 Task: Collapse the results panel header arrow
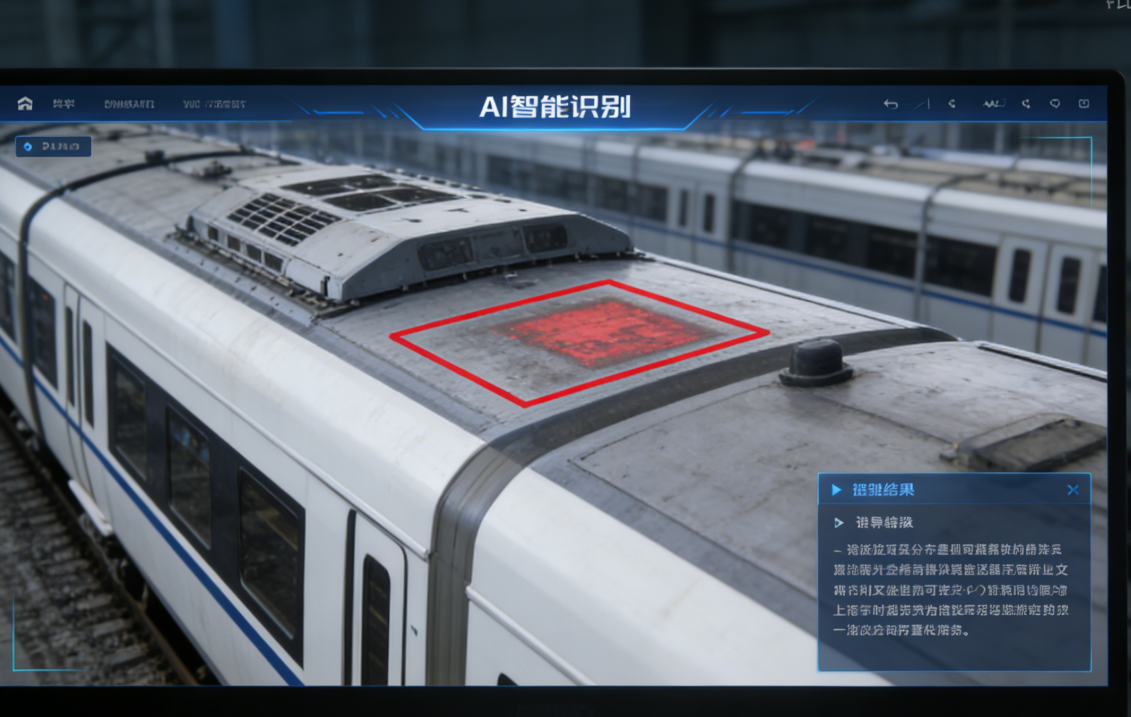click(837, 490)
